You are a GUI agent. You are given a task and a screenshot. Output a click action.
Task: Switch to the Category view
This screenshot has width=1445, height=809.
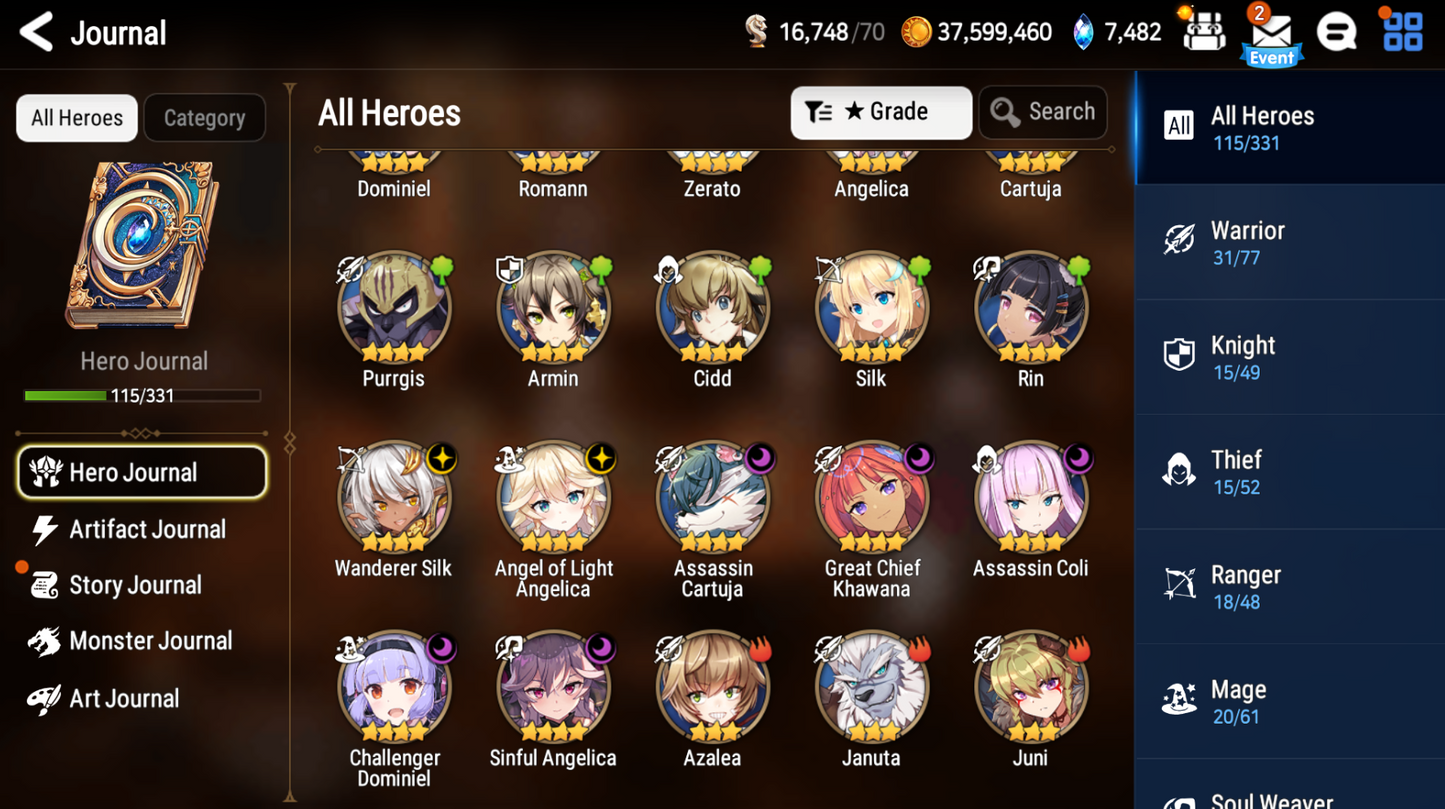tap(204, 117)
